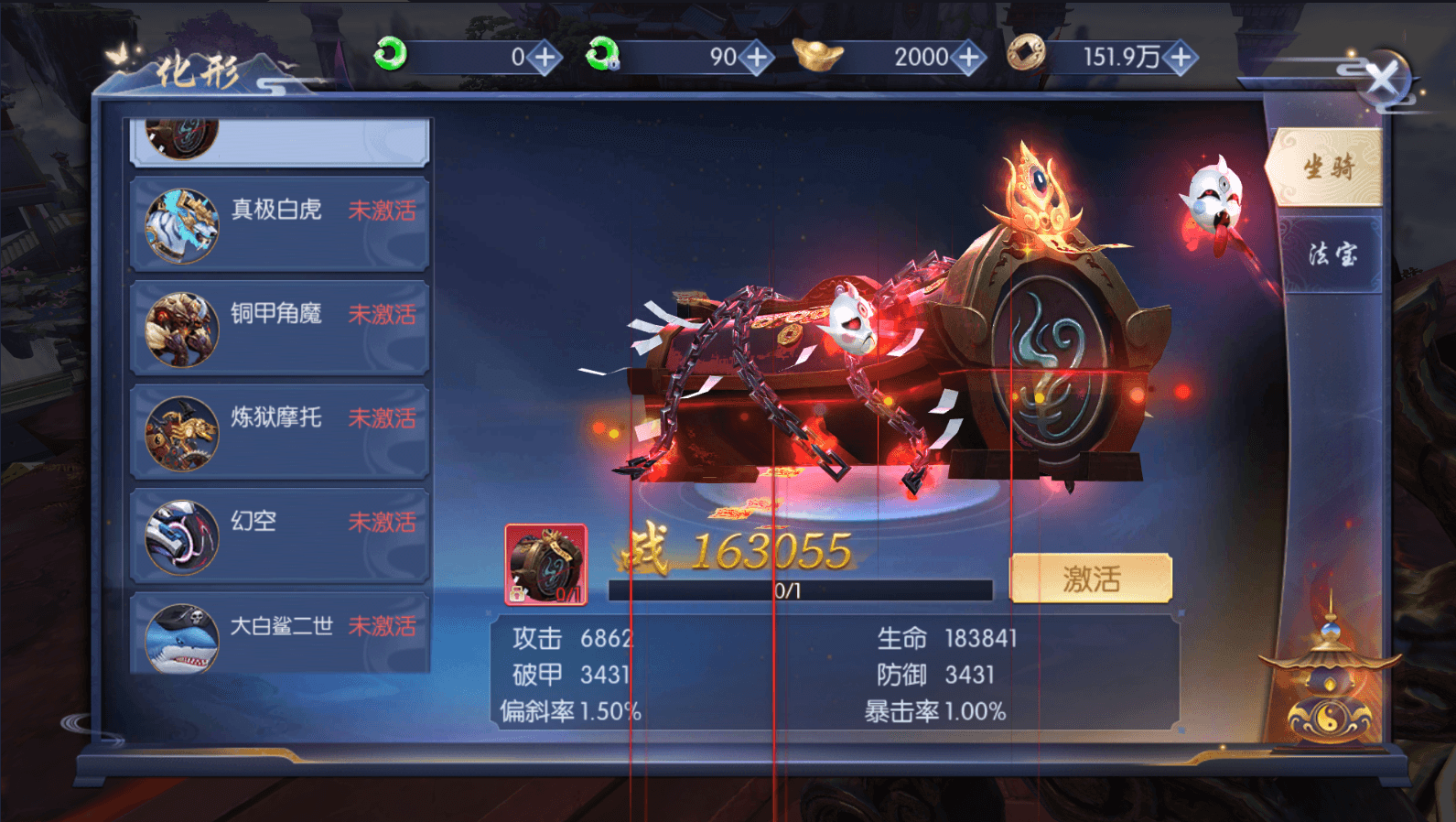Click the 战 163055 power display
The height and width of the screenshot is (822, 1456).
(x=741, y=552)
